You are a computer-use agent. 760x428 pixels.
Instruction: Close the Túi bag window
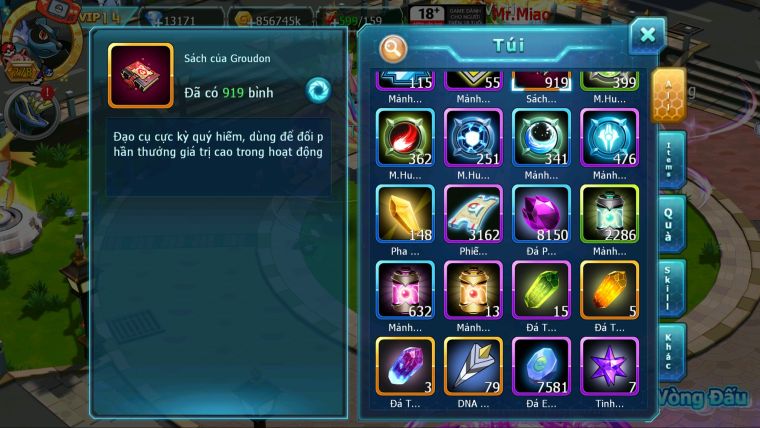point(647,36)
